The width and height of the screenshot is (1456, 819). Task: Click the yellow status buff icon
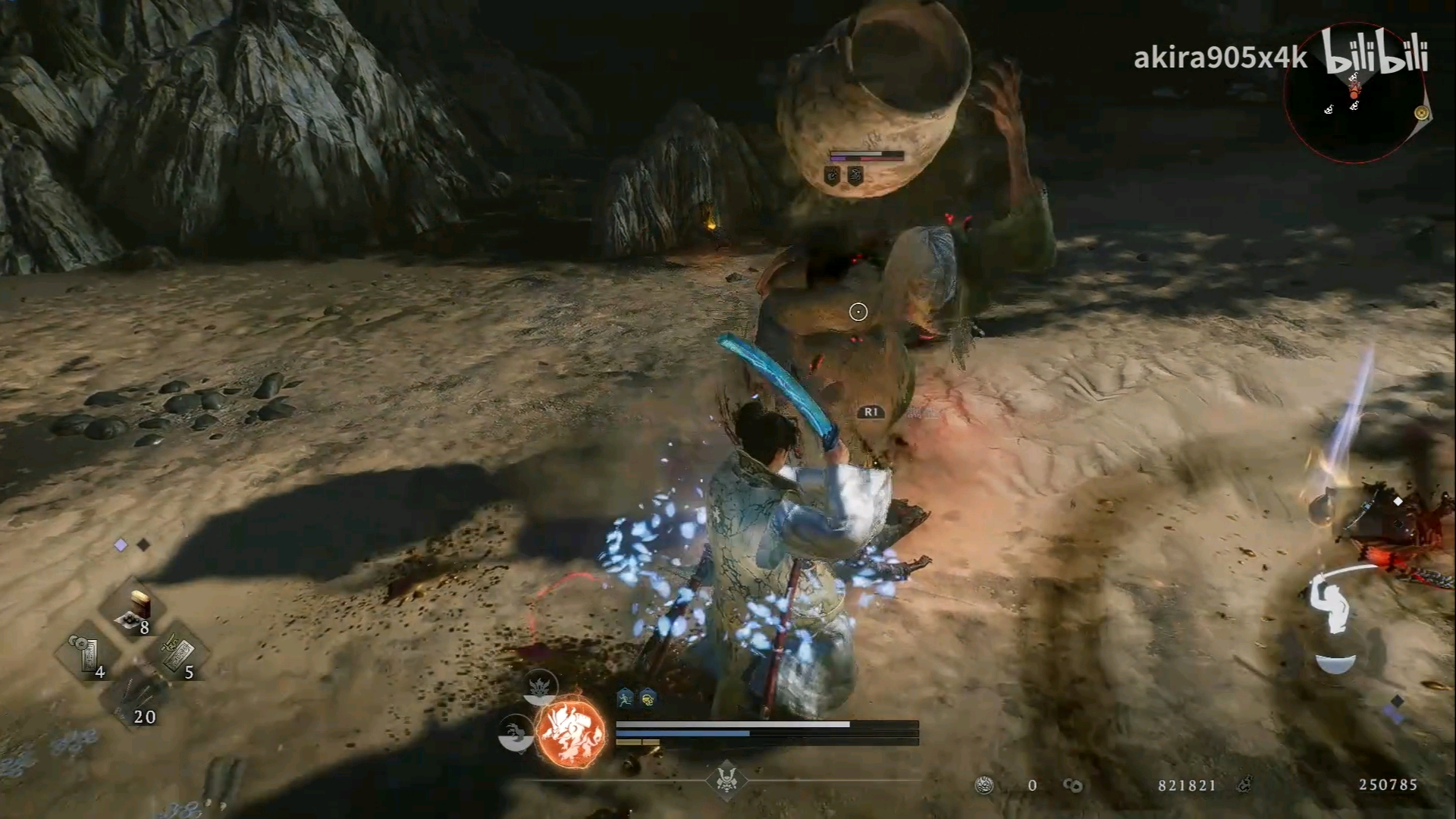pyautogui.click(x=648, y=698)
